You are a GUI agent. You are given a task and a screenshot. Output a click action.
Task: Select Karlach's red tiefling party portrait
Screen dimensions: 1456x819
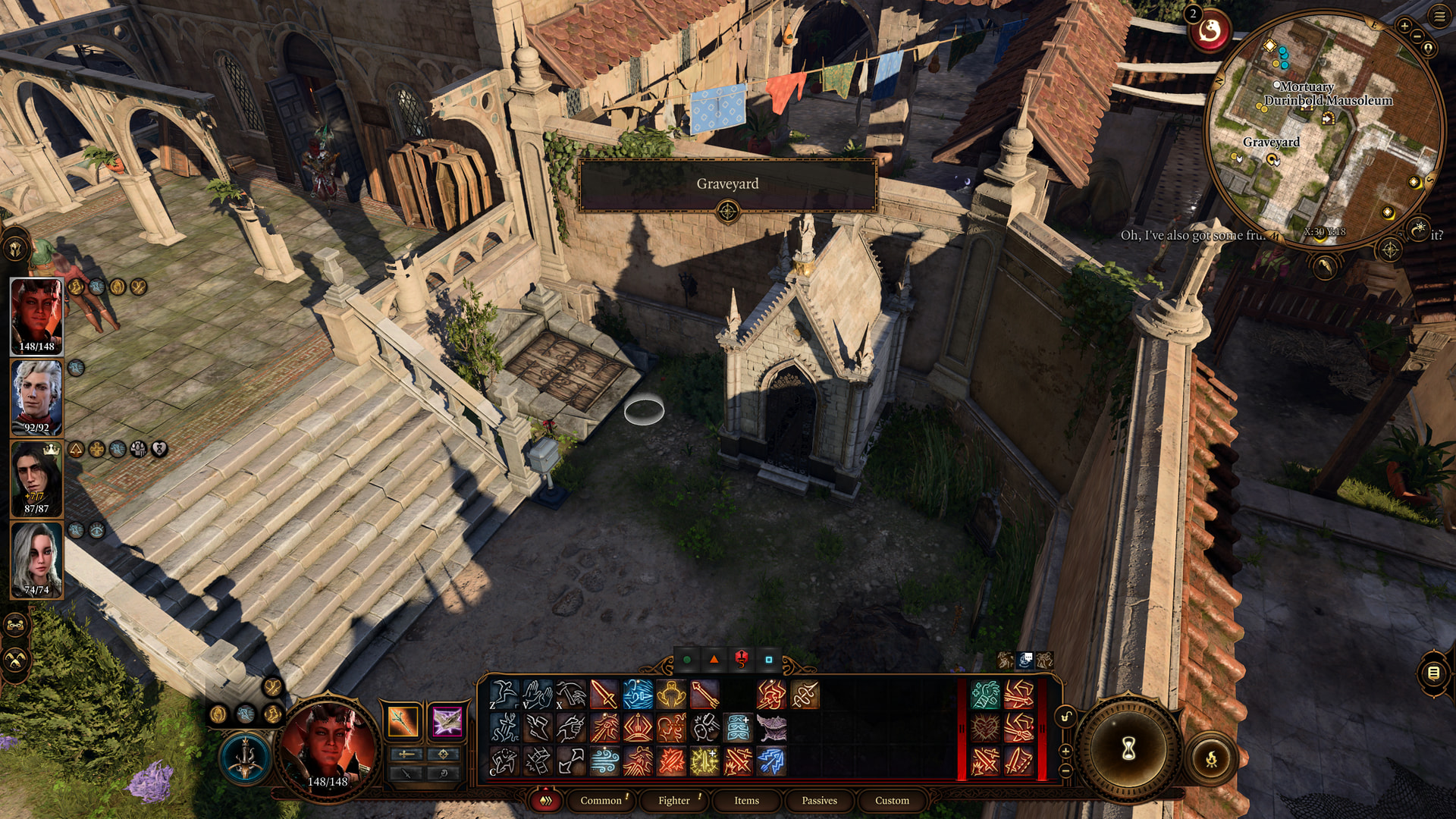point(36,315)
